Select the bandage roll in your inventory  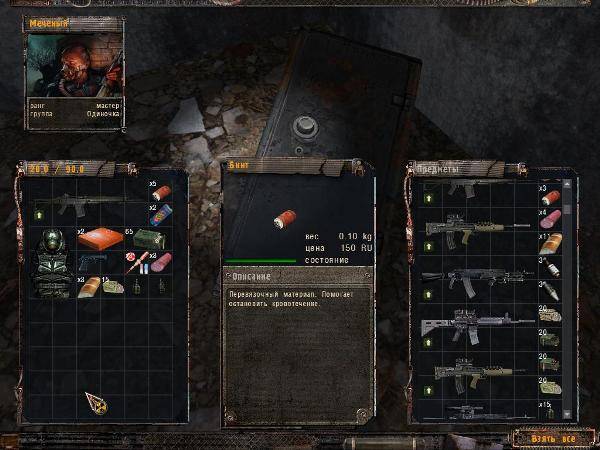(x=160, y=193)
